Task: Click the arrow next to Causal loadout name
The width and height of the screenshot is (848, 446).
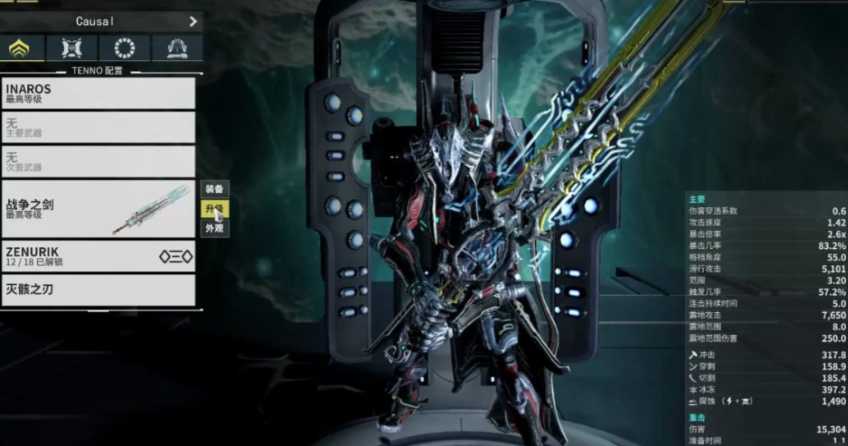Action: (192, 21)
